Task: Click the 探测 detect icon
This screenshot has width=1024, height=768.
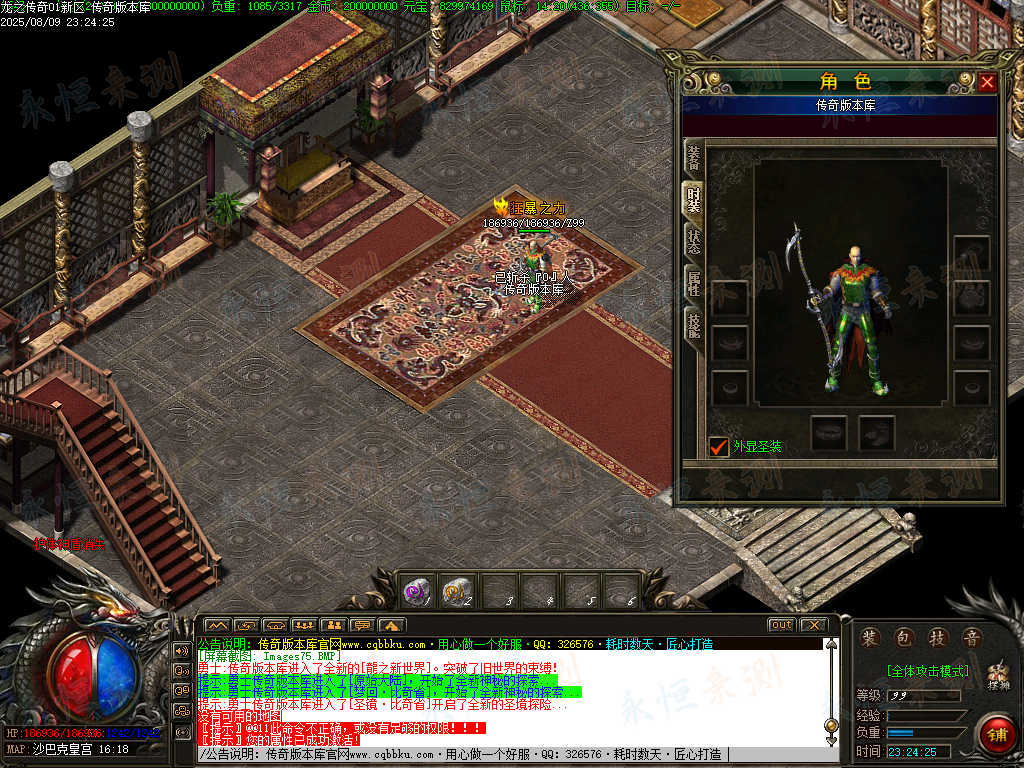Action: pyautogui.click(x=998, y=678)
